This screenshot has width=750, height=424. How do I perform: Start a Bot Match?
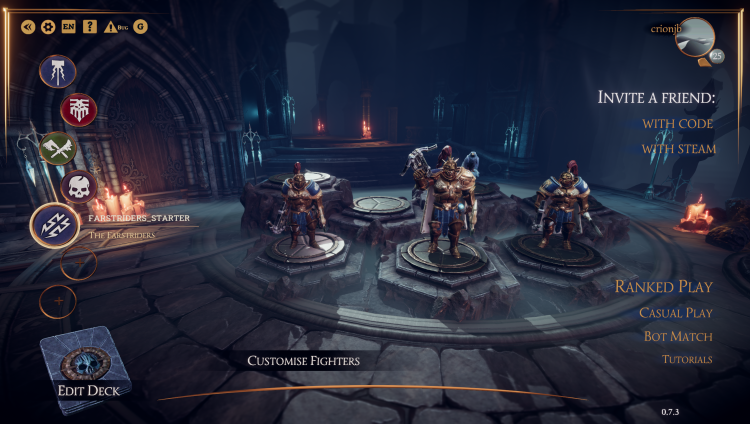pyautogui.click(x=678, y=336)
